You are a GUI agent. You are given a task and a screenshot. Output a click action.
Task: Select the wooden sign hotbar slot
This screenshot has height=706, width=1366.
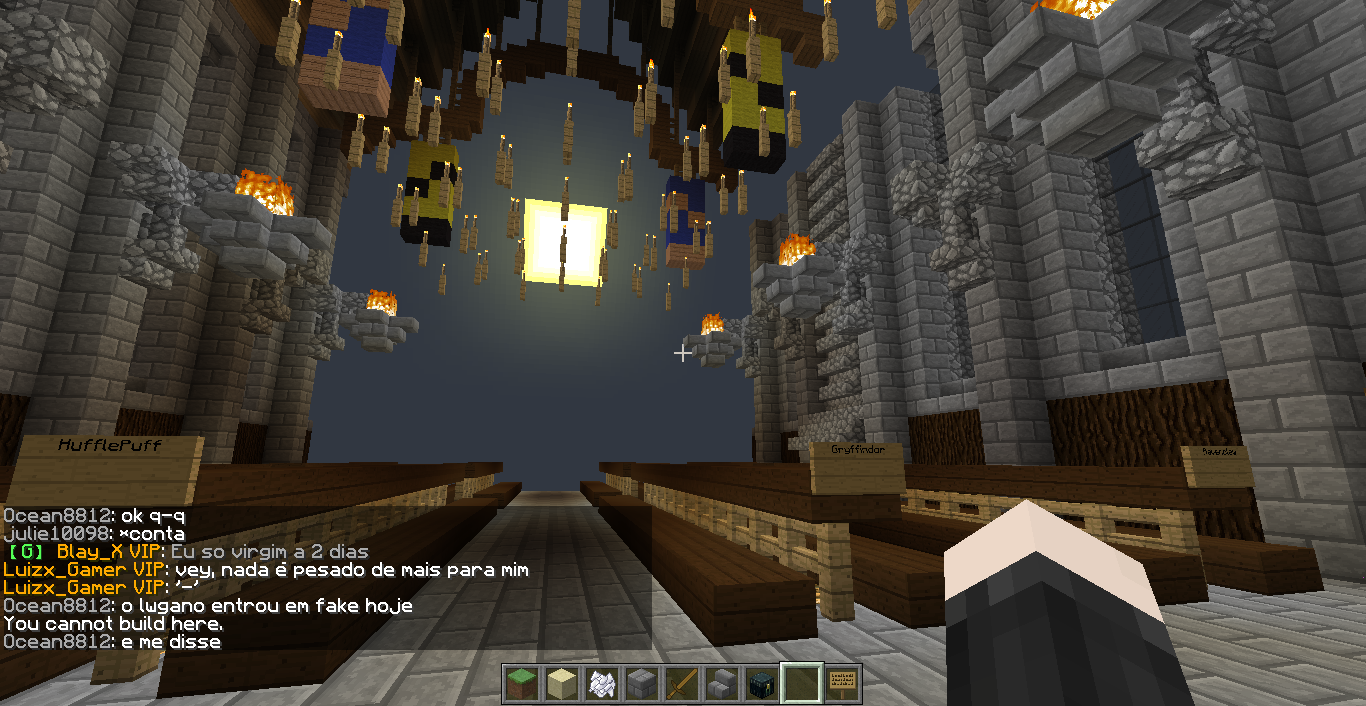(842, 684)
